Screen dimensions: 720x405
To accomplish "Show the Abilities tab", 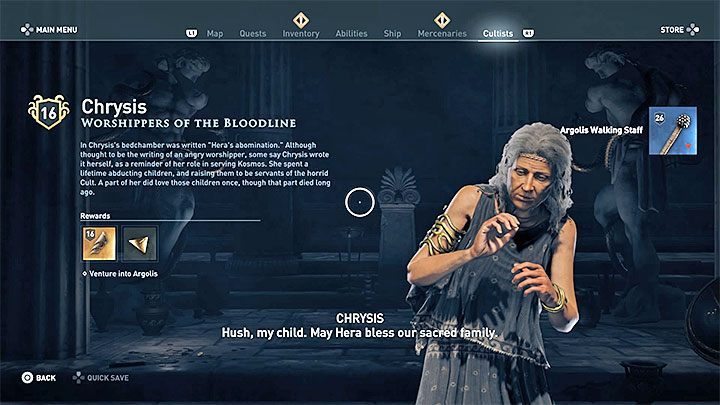I will tap(351, 33).
